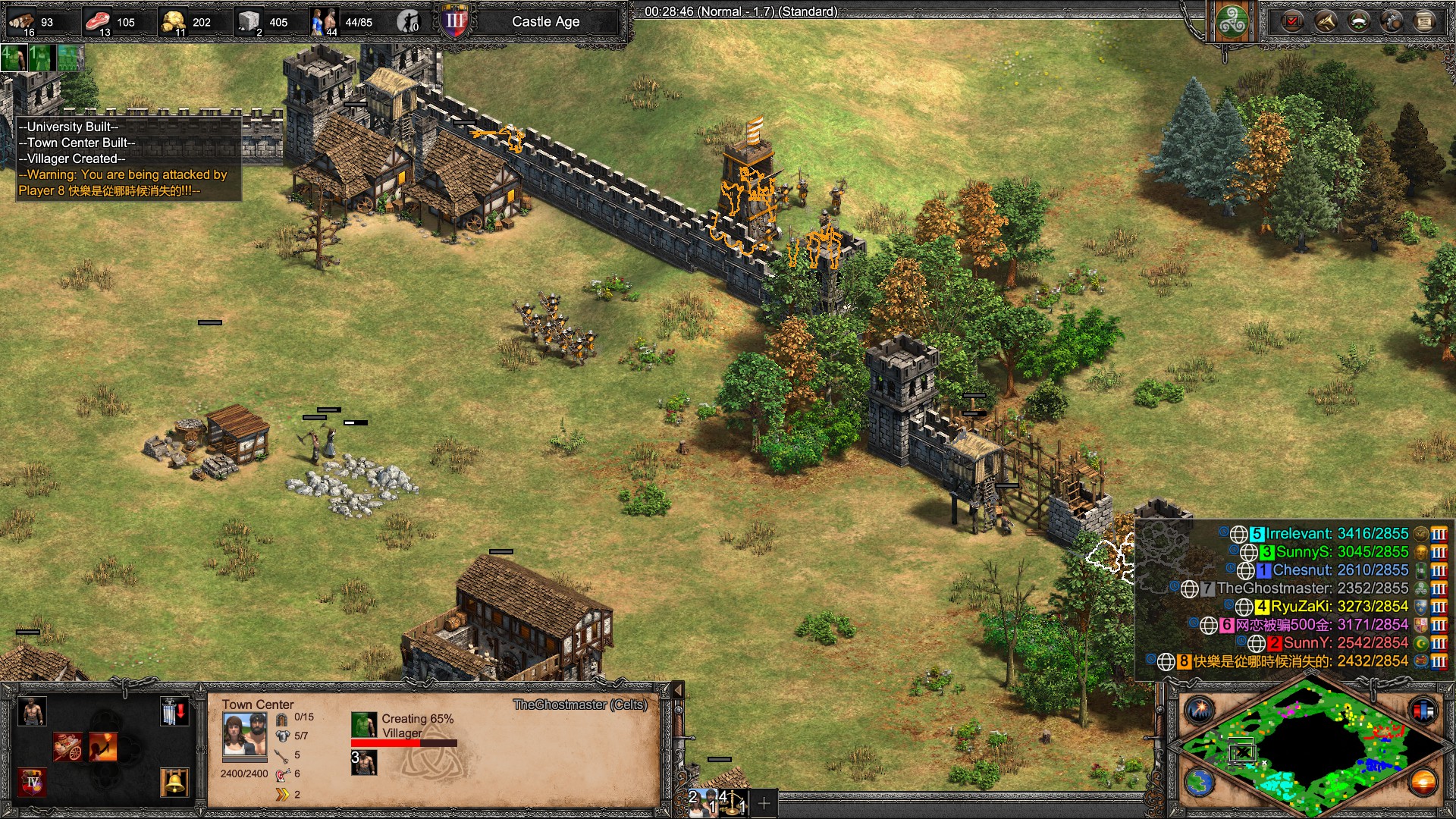Select the idle villager button
Viewport: 1456px width, 819px height.
(x=409, y=22)
